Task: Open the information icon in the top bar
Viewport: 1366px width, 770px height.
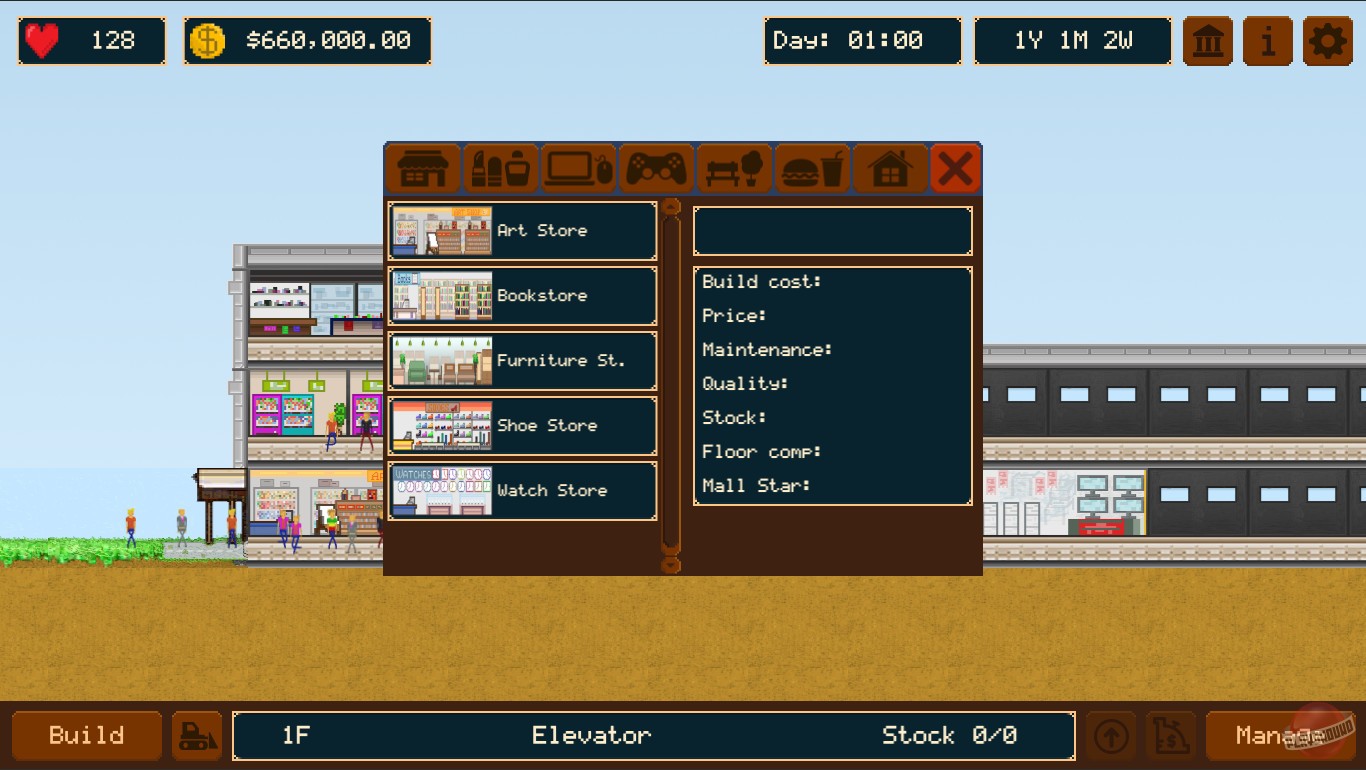Action: [1267, 41]
